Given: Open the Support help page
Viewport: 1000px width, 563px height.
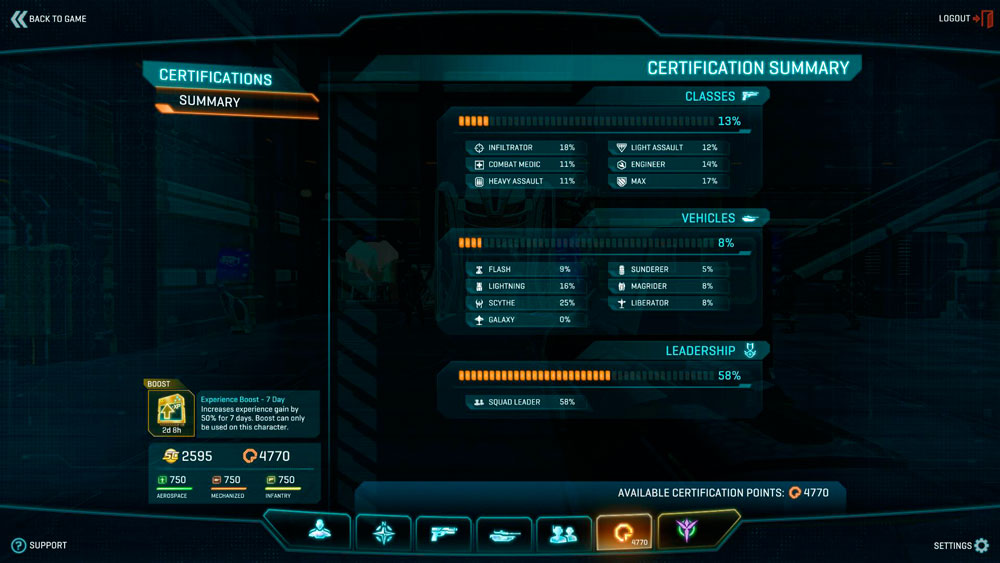Looking at the screenshot, I should tap(40, 545).
